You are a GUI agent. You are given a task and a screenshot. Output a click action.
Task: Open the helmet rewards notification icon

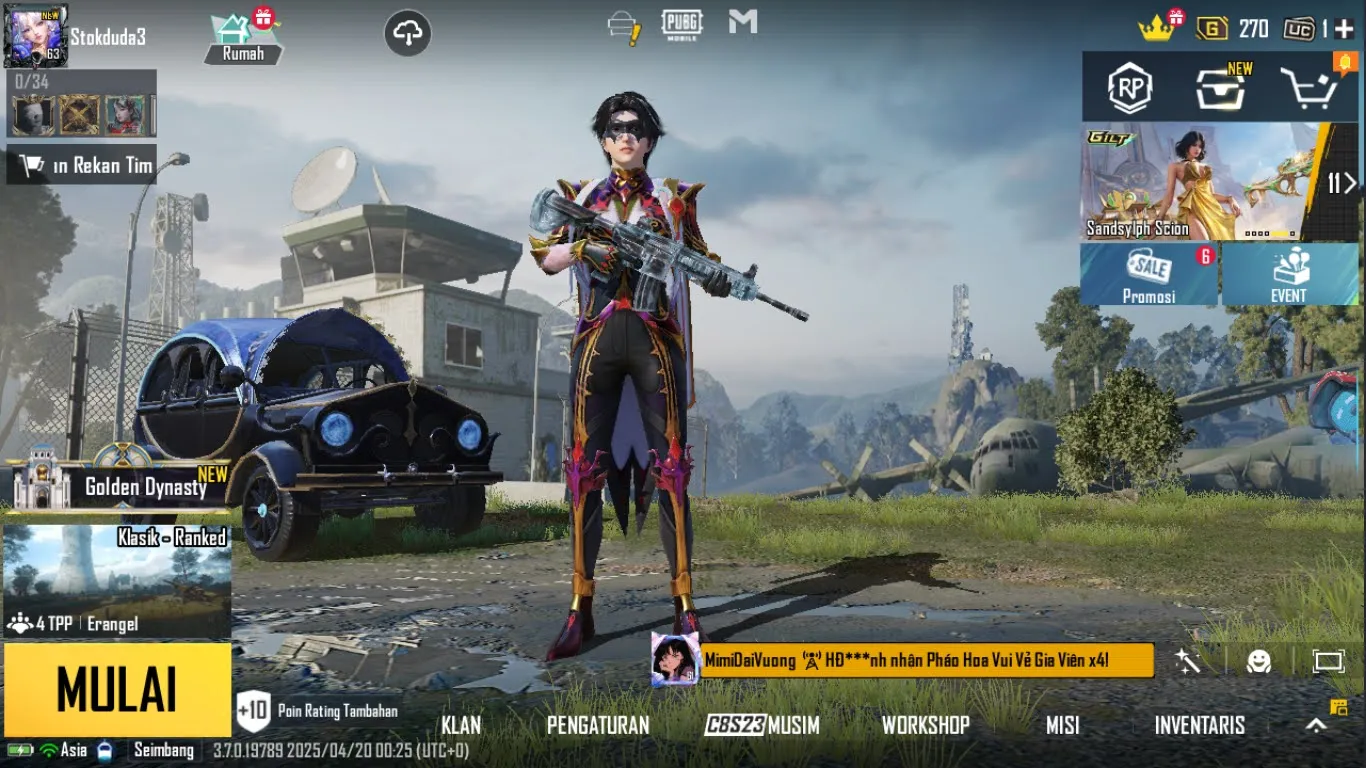[621, 22]
